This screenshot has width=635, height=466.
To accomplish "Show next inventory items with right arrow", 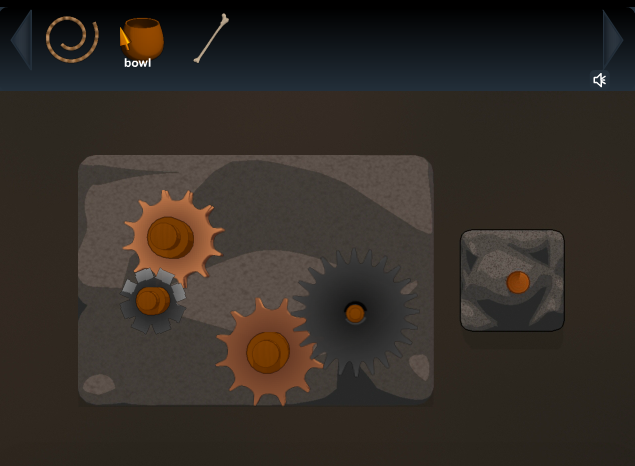I will pos(613,40).
